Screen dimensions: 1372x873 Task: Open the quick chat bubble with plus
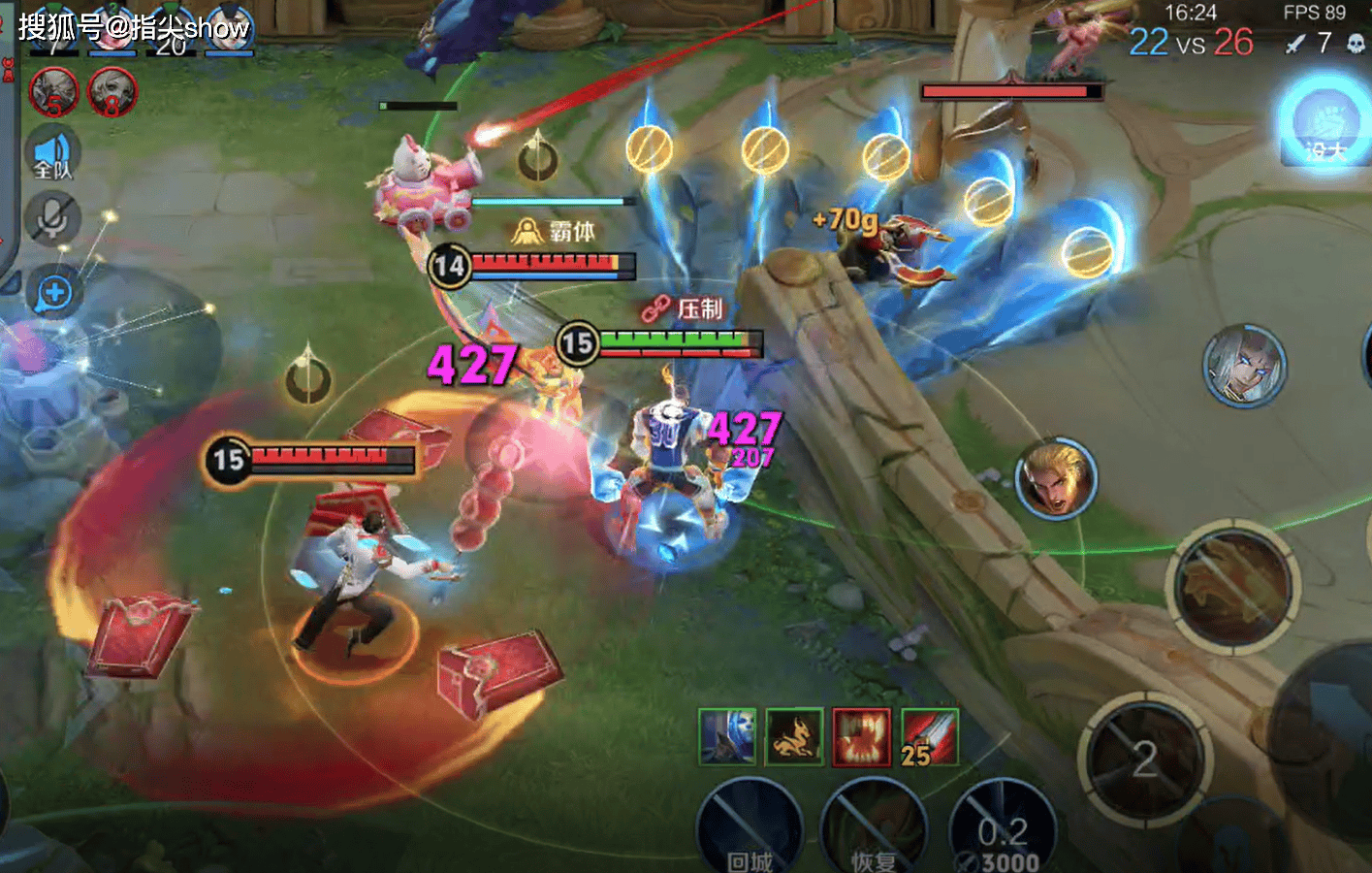tap(54, 292)
